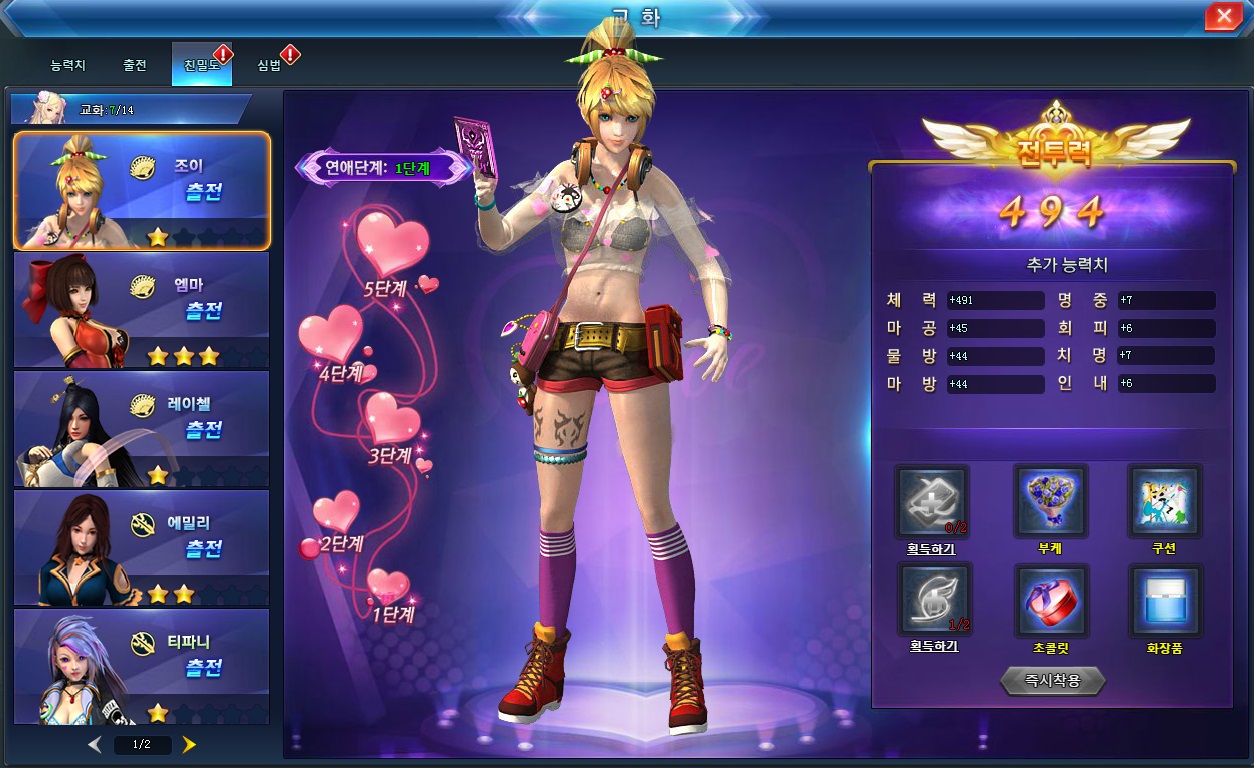
Task: Switch to the 능력치 tab
Action: (x=68, y=65)
